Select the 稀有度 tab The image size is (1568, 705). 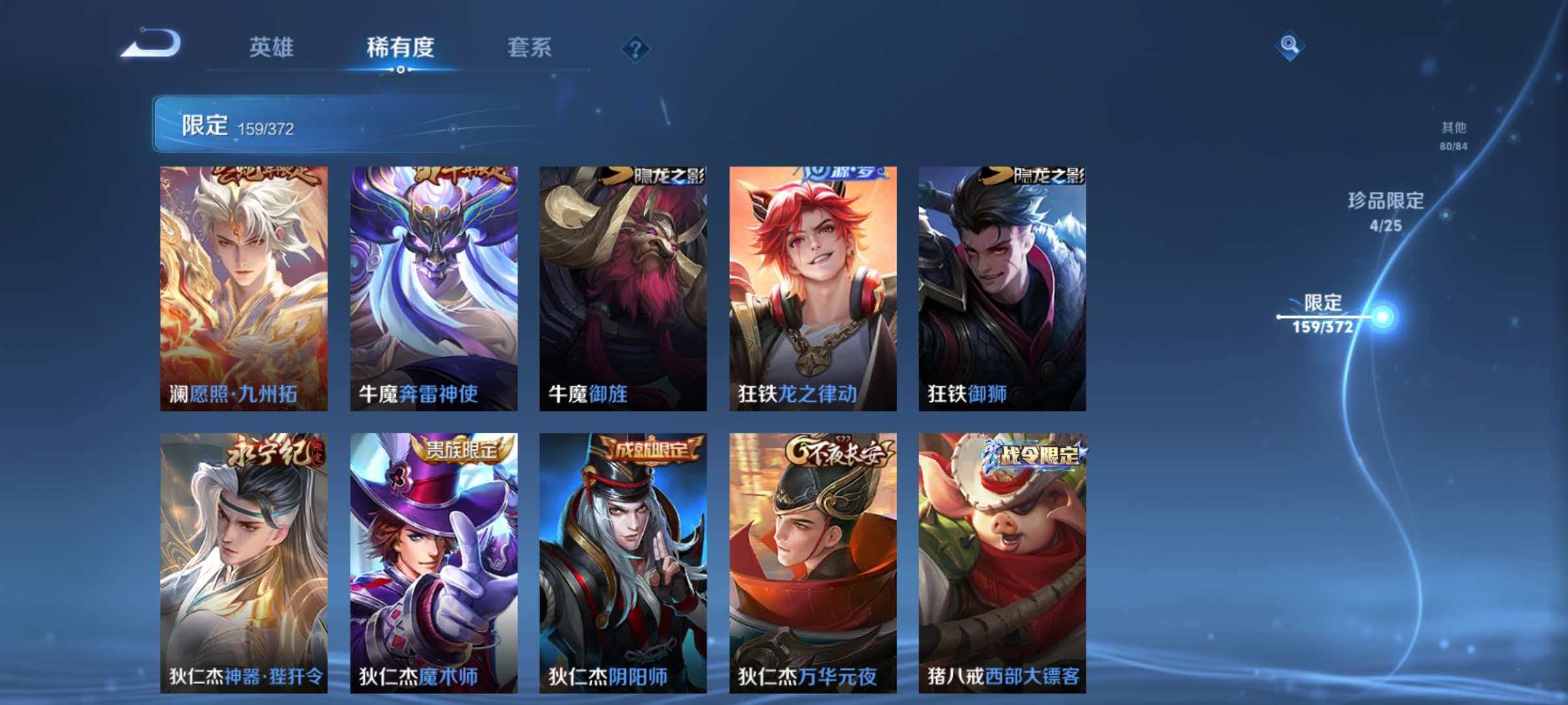pyautogui.click(x=403, y=47)
